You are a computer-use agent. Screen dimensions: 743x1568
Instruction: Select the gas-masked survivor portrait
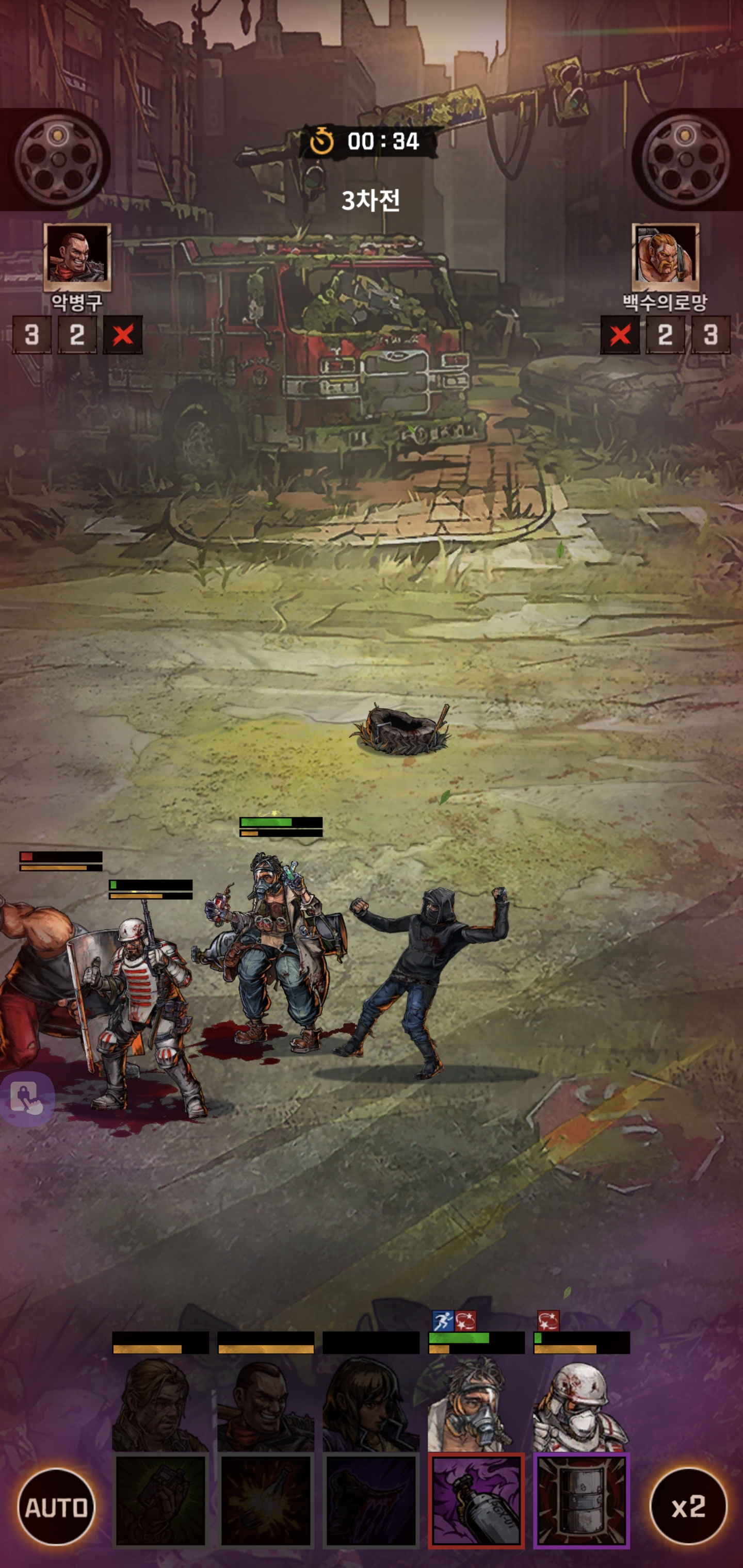[476, 1406]
